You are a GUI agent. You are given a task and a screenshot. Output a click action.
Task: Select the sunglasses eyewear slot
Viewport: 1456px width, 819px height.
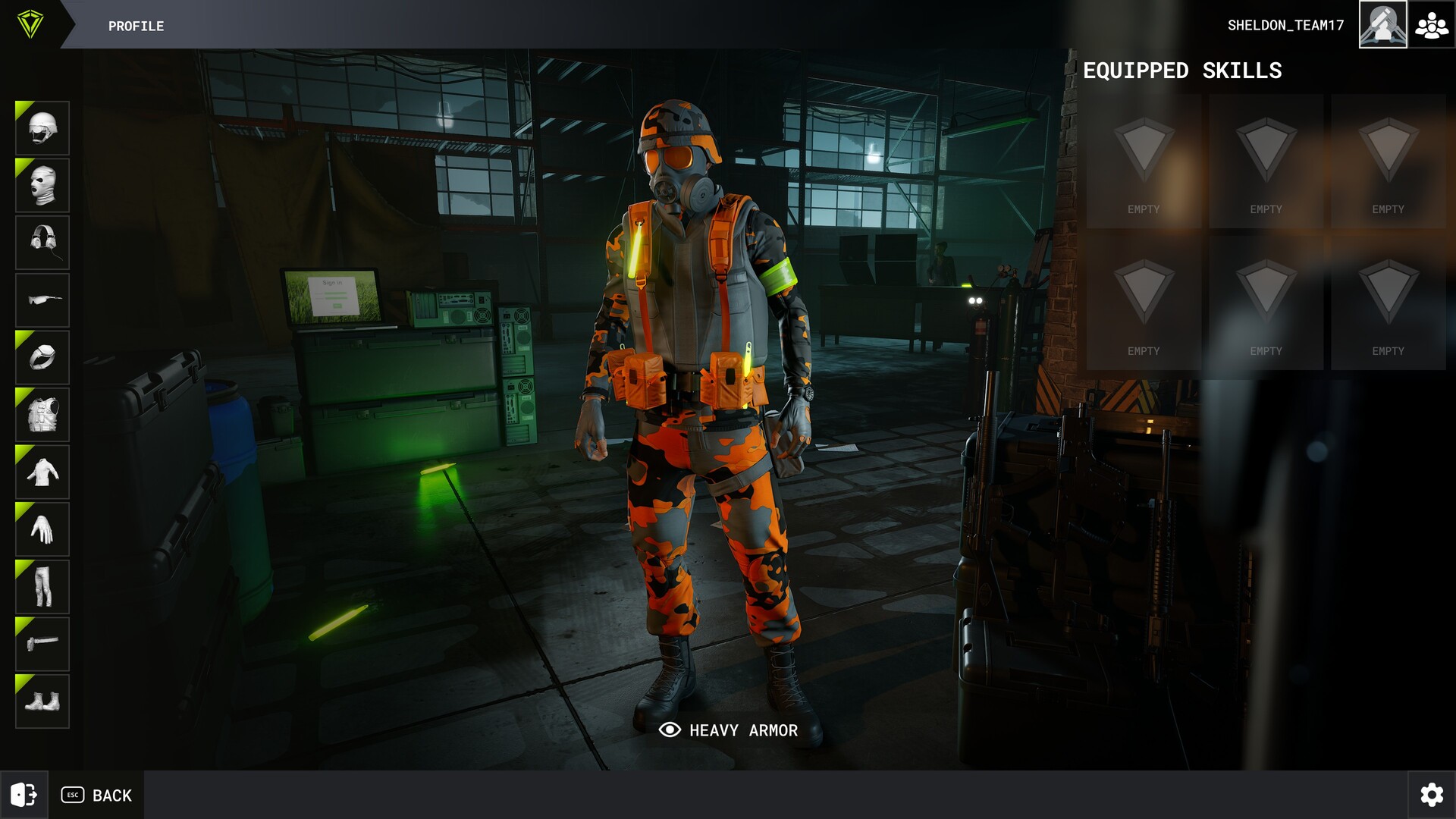42,300
